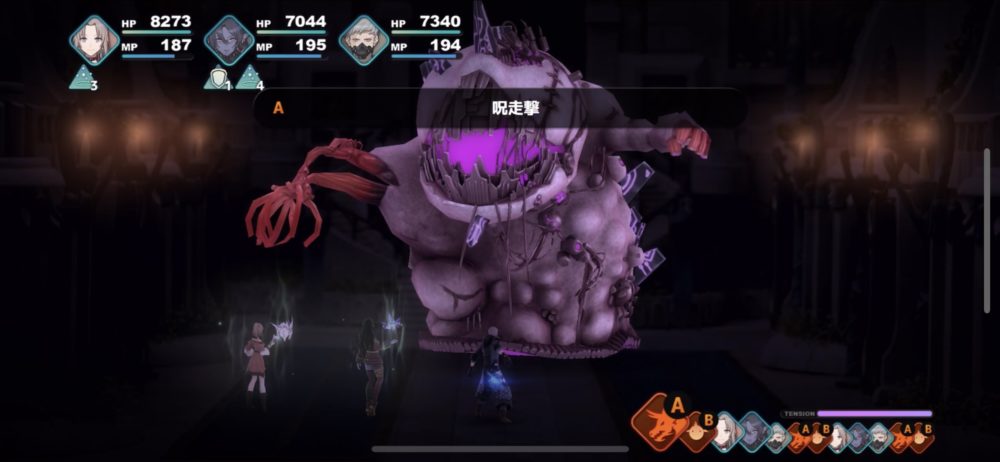
Task: Select the dark-haired party member's portrait
Action: point(228,41)
